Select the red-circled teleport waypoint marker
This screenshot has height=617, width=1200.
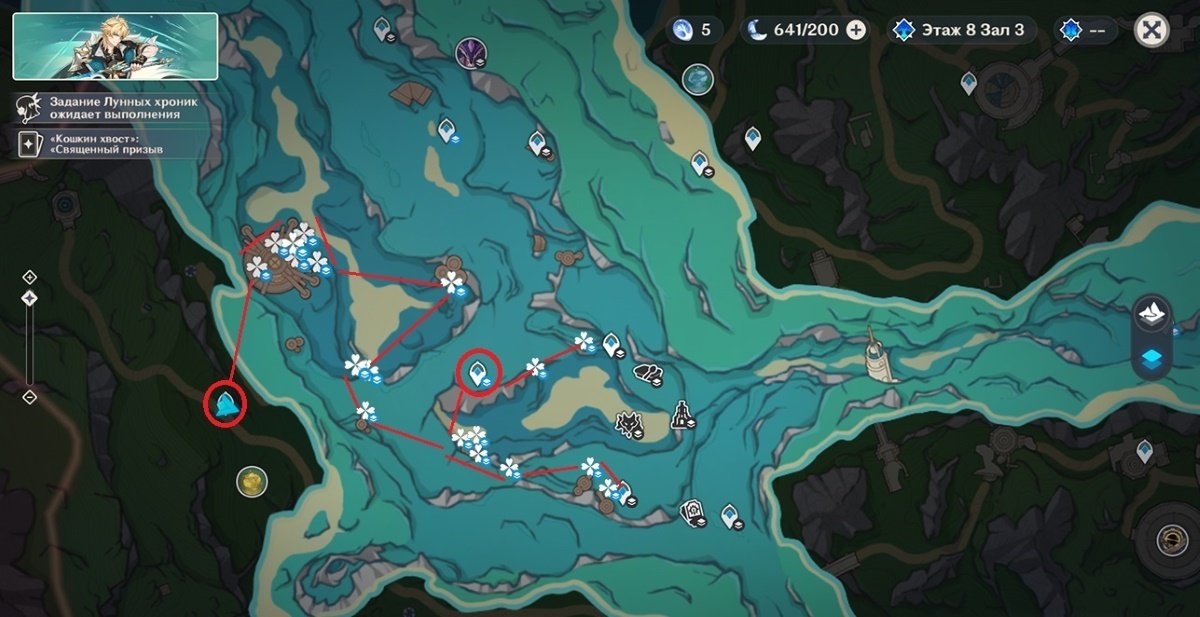coord(479,373)
